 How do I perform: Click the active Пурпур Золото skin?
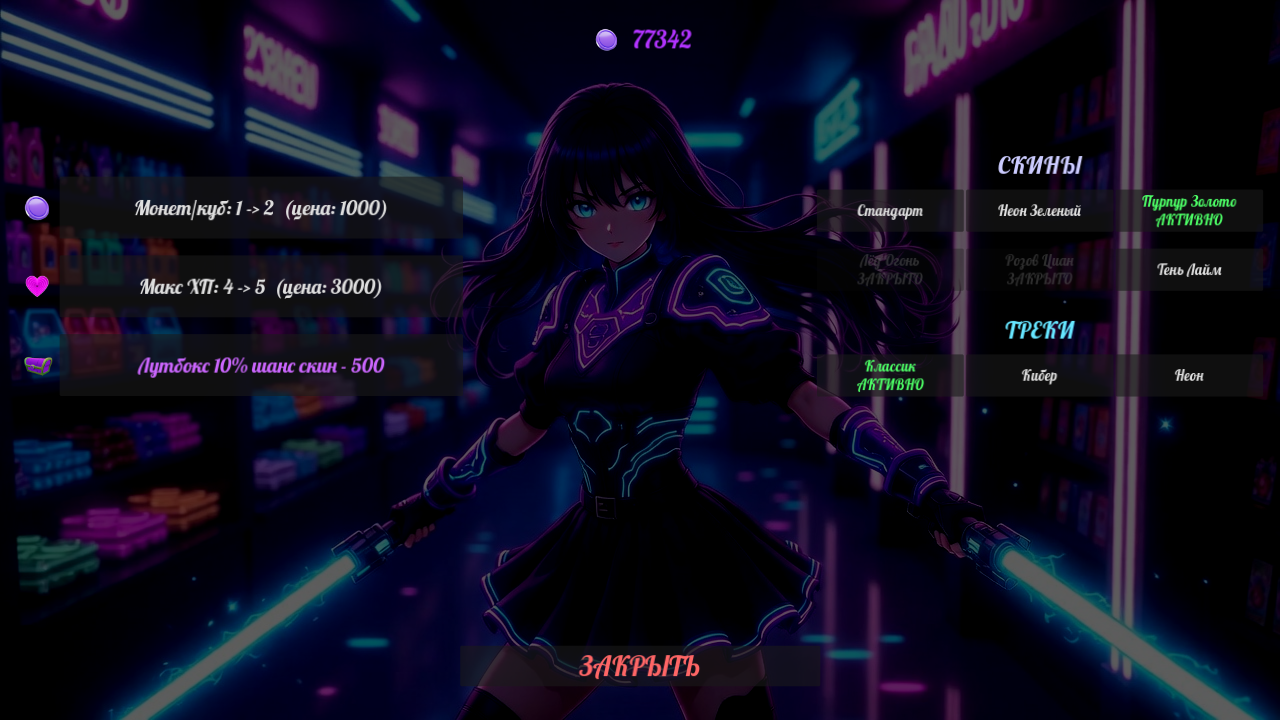pos(1188,210)
